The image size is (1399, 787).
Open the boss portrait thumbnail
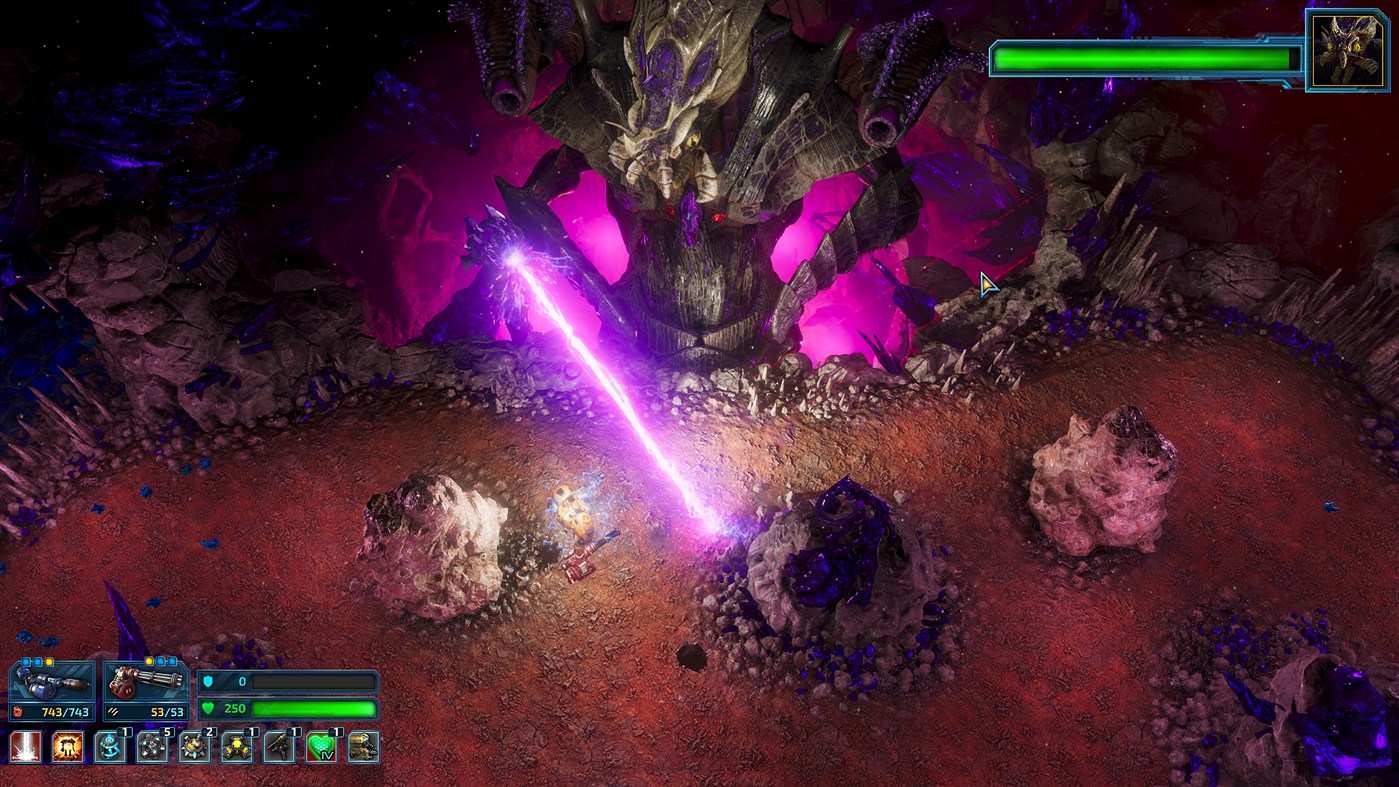click(1345, 46)
